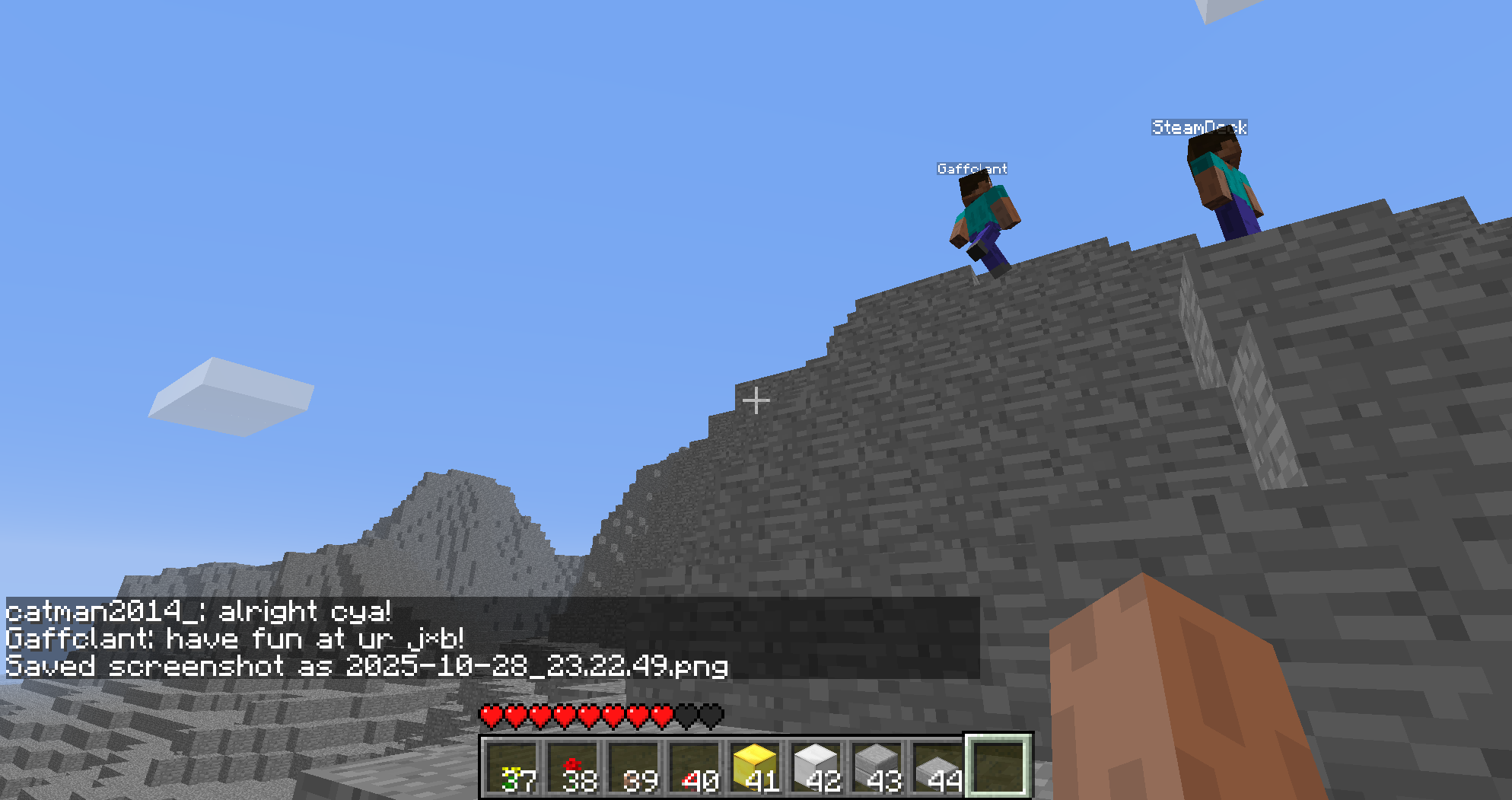Viewport: 1512px width, 800px height.
Task: Click Gaffclant's nametag above their head
Action: (x=972, y=168)
